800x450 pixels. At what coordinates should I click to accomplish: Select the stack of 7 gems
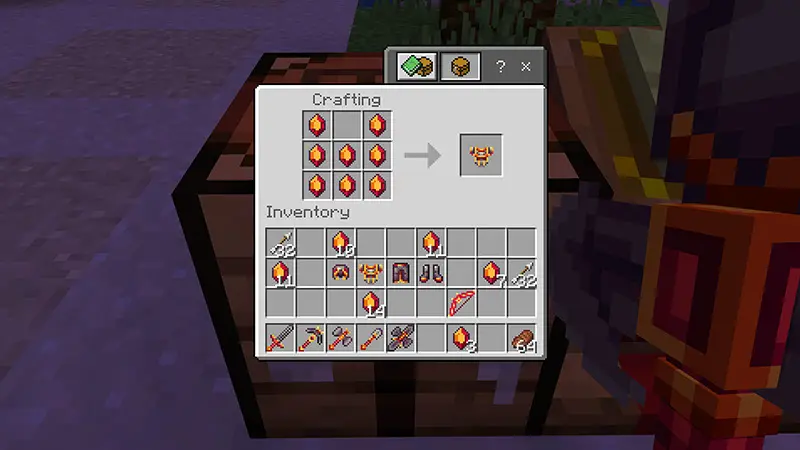pyautogui.click(x=491, y=272)
